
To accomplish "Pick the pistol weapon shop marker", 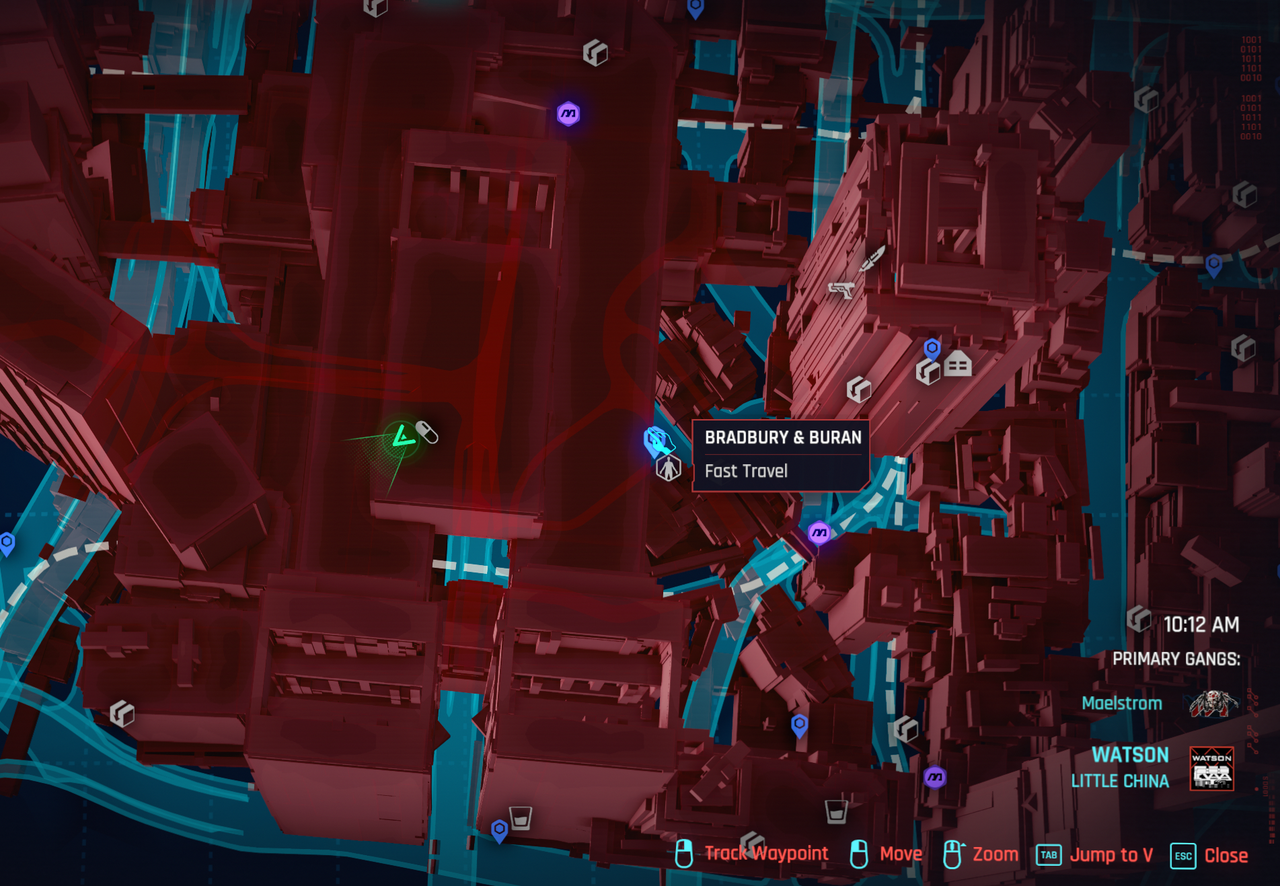I will (840, 289).
